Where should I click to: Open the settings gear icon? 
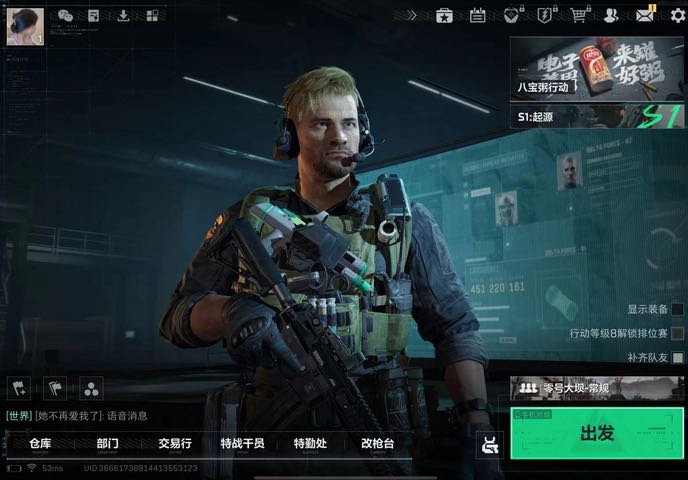[x=677, y=15]
